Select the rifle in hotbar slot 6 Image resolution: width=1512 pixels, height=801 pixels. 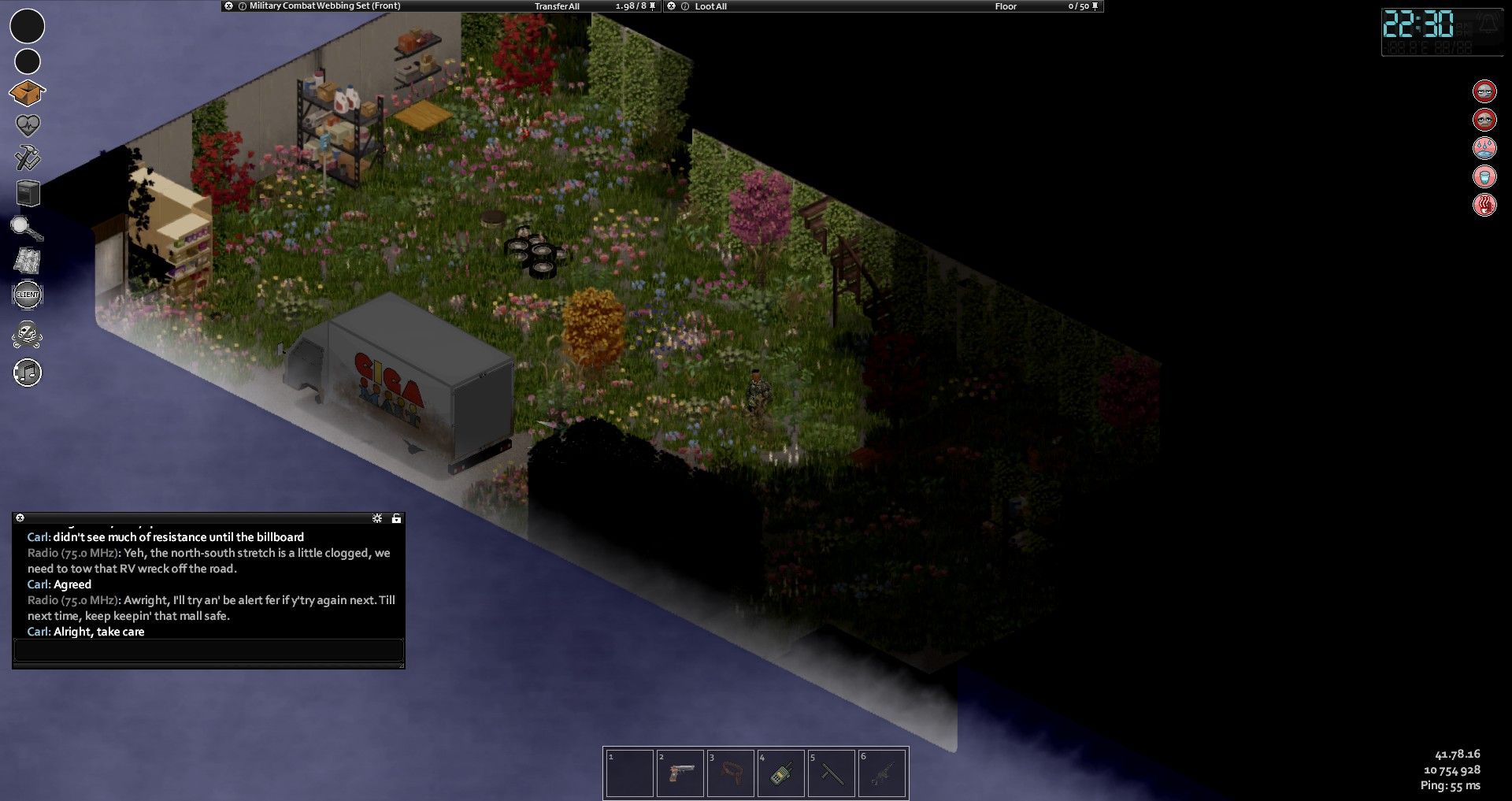coord(881,773)
